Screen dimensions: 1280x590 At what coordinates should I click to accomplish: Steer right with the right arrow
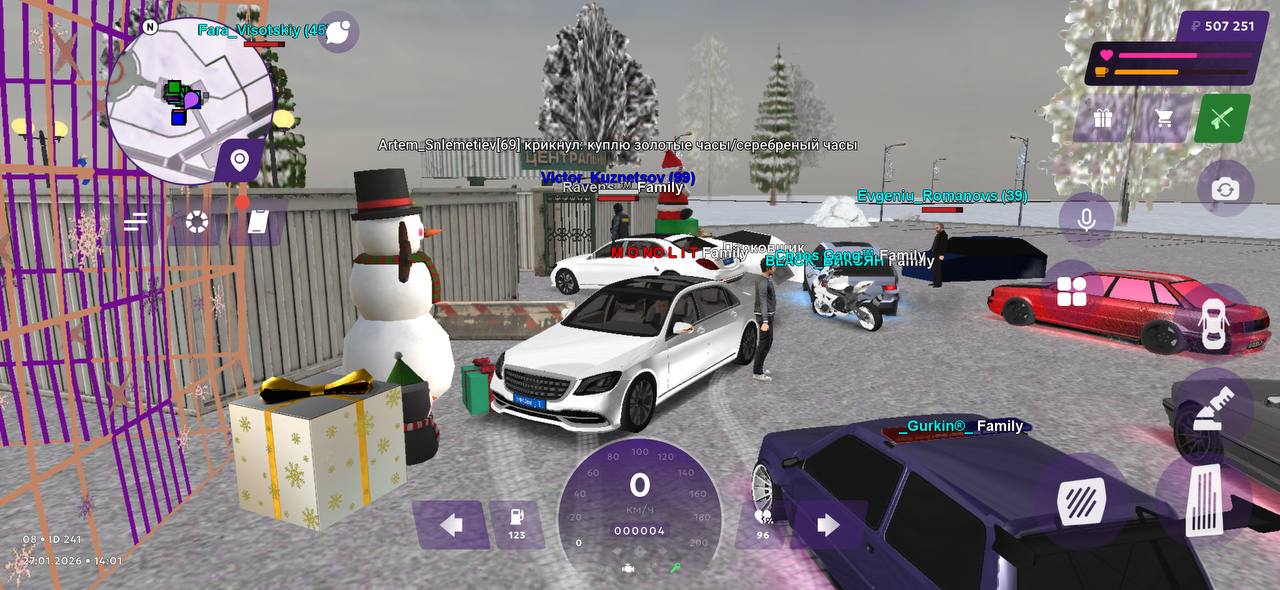click(x=828, y=525)
